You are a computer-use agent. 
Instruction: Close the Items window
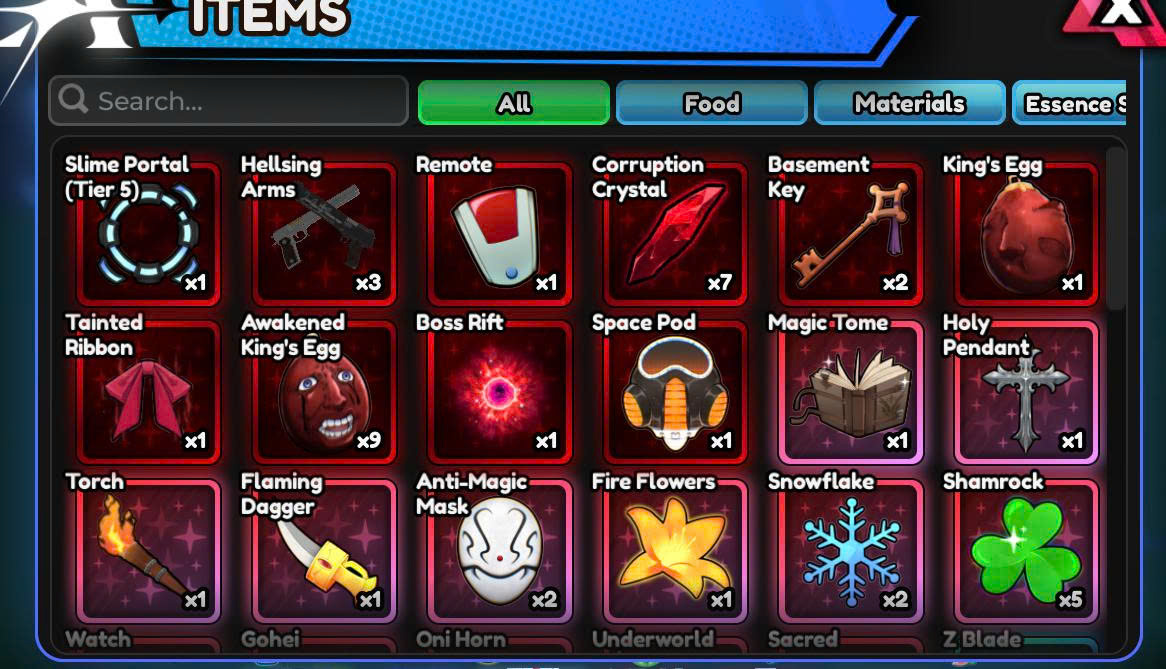(1122, 14)
